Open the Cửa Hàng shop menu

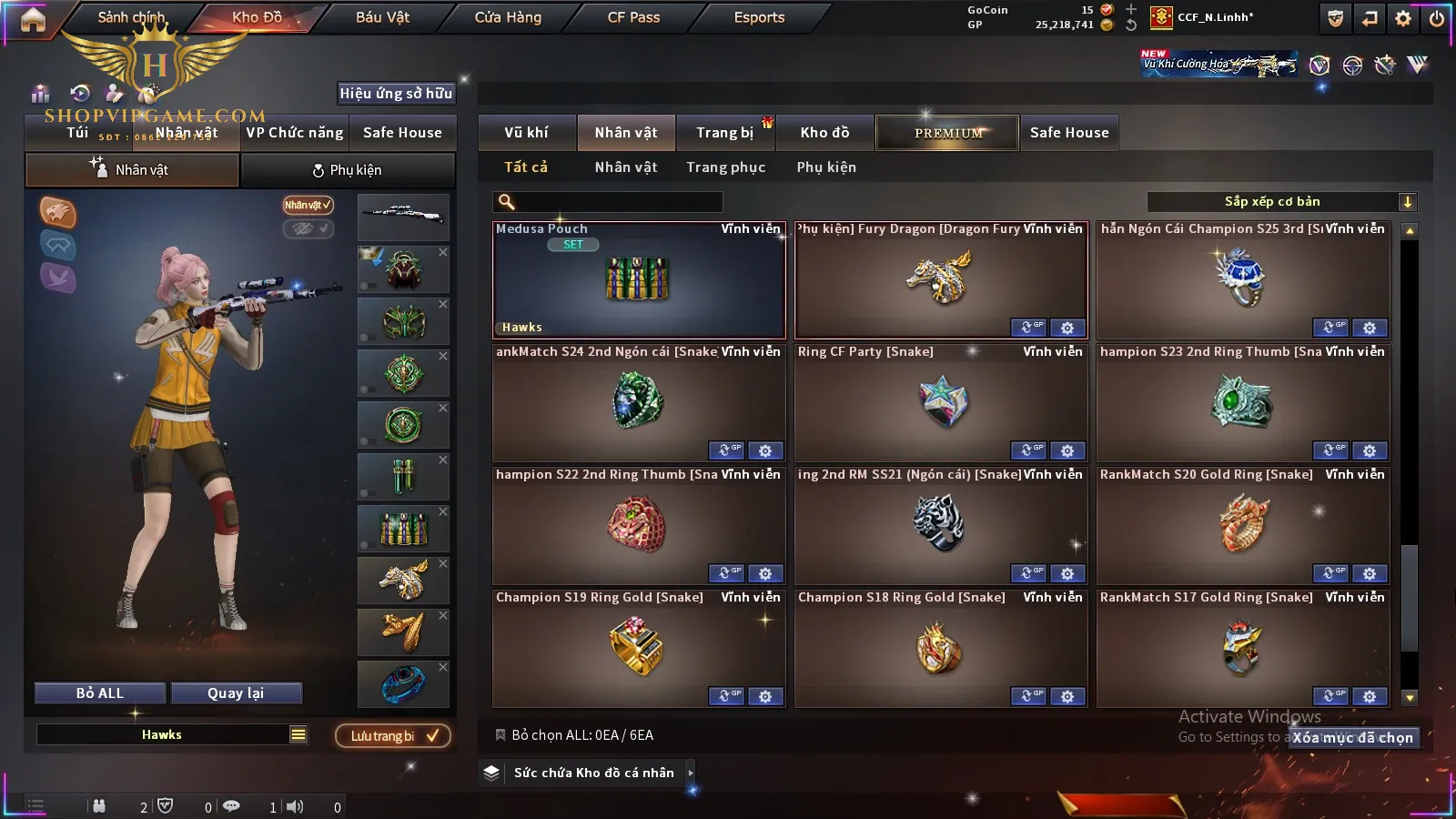pos(508,17)
